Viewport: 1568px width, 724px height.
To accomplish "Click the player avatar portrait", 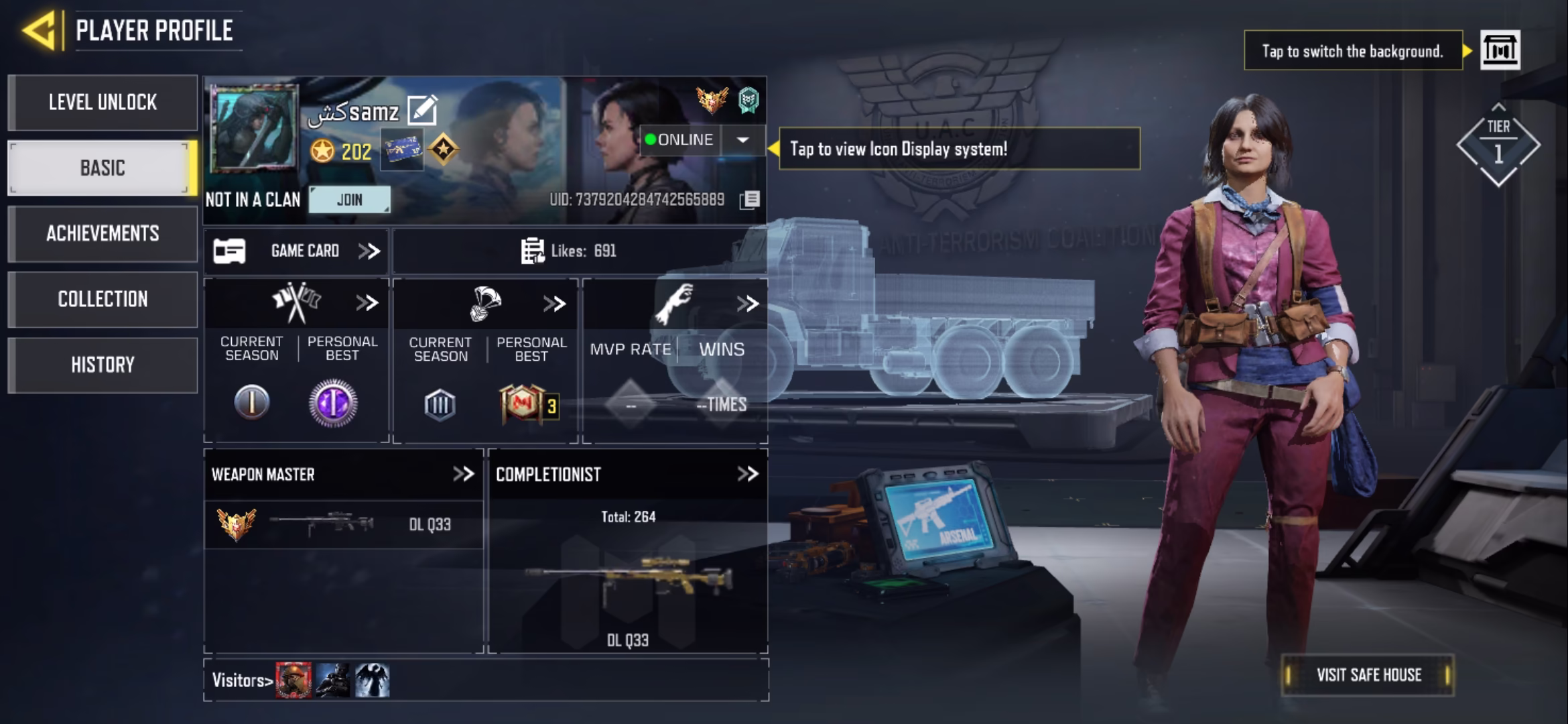I will point(254,129).
